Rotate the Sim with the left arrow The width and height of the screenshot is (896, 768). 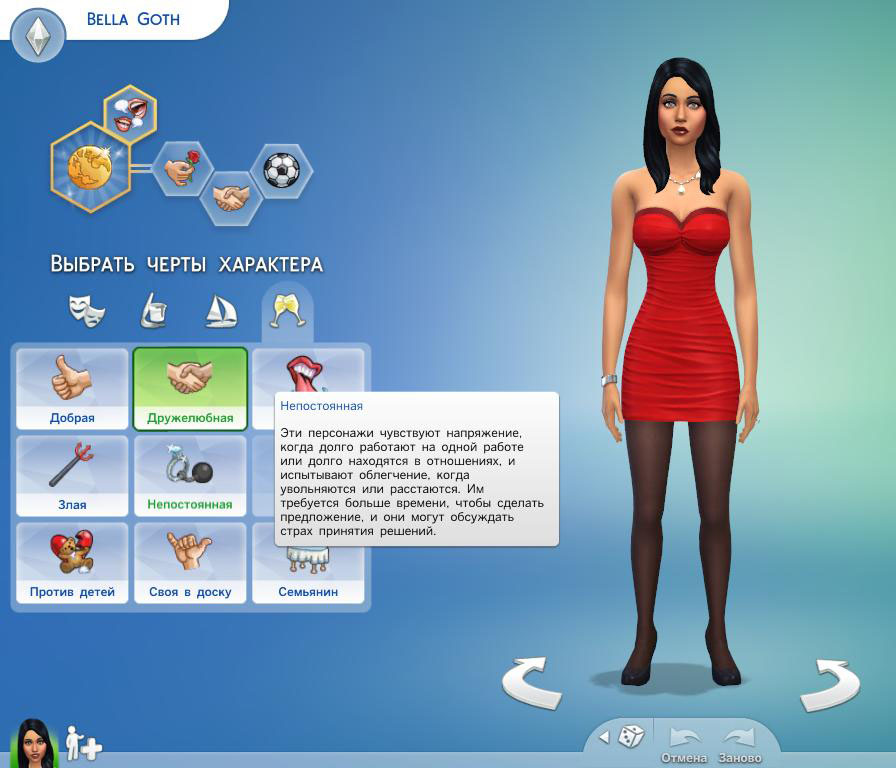click(x=531, y=683)
